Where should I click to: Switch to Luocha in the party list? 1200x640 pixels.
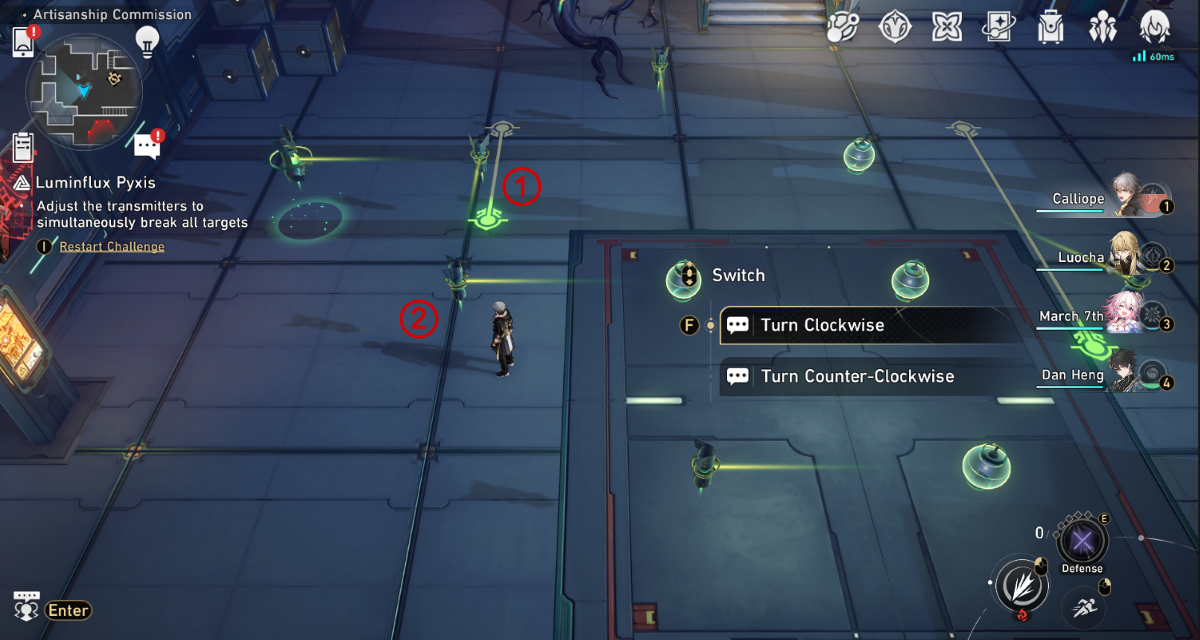[x=1127, y=259]
